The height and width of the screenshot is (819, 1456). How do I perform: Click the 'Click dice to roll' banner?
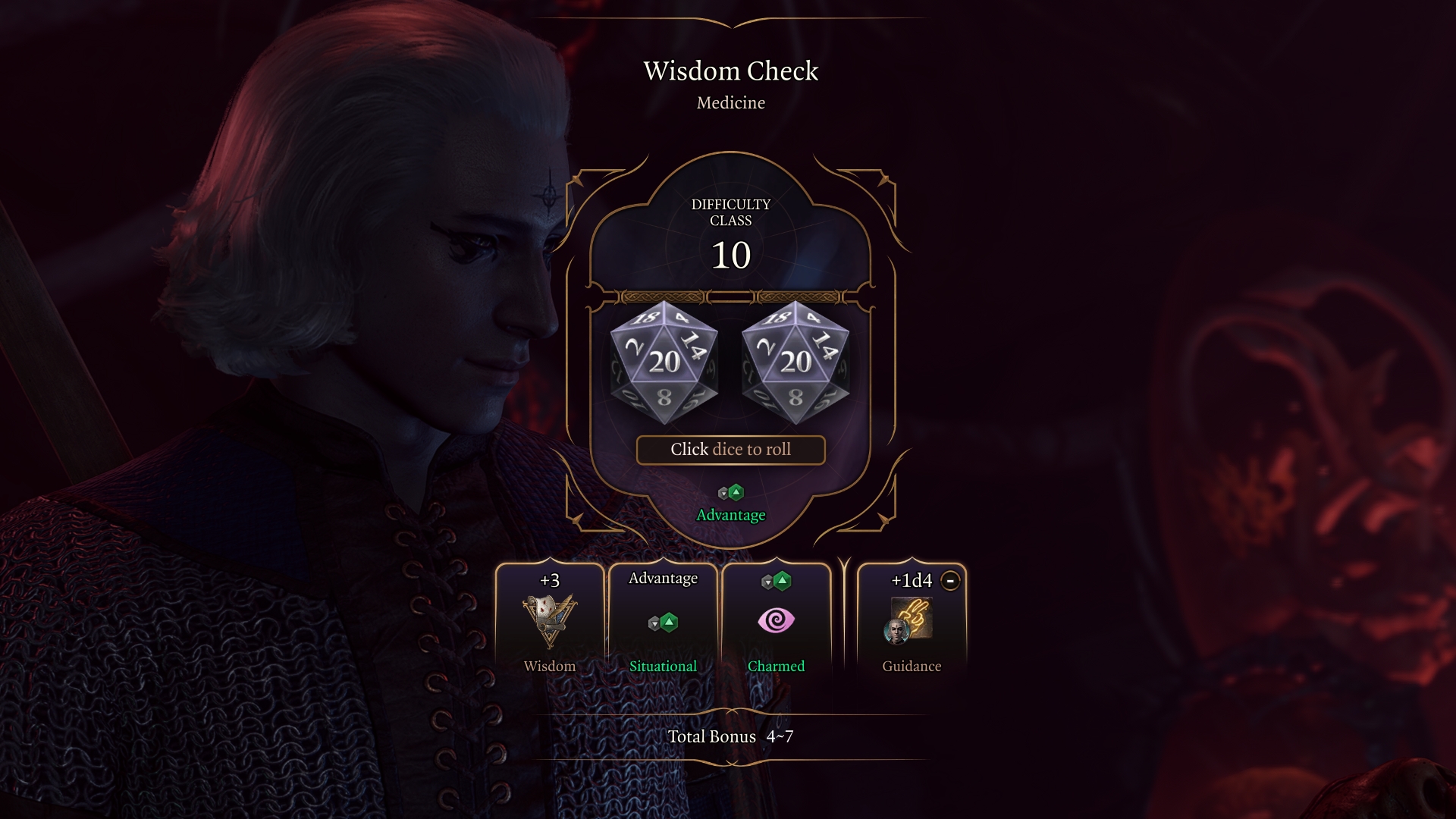(730, 450)
